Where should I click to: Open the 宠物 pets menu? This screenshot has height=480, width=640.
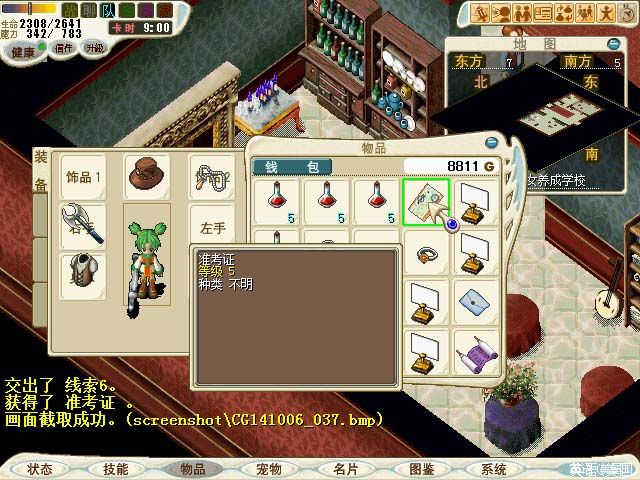coord(269,468)
